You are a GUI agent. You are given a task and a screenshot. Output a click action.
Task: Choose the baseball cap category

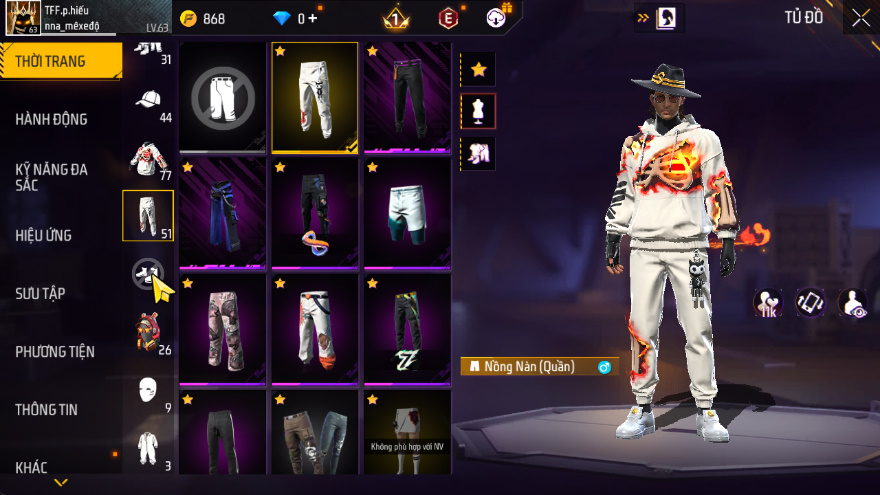[x=148, y=100]
